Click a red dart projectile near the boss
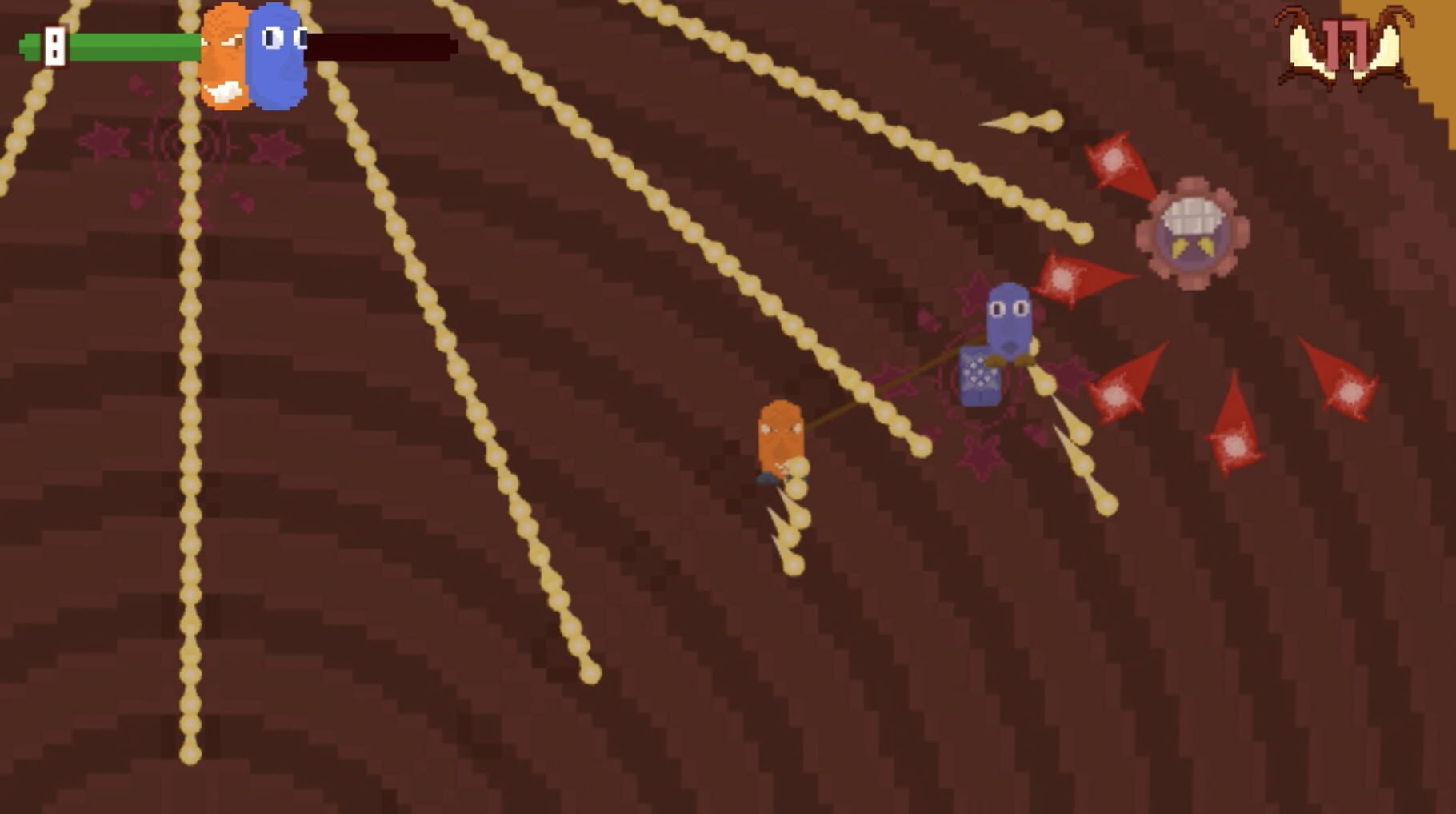 click(x=1112, y=160)
